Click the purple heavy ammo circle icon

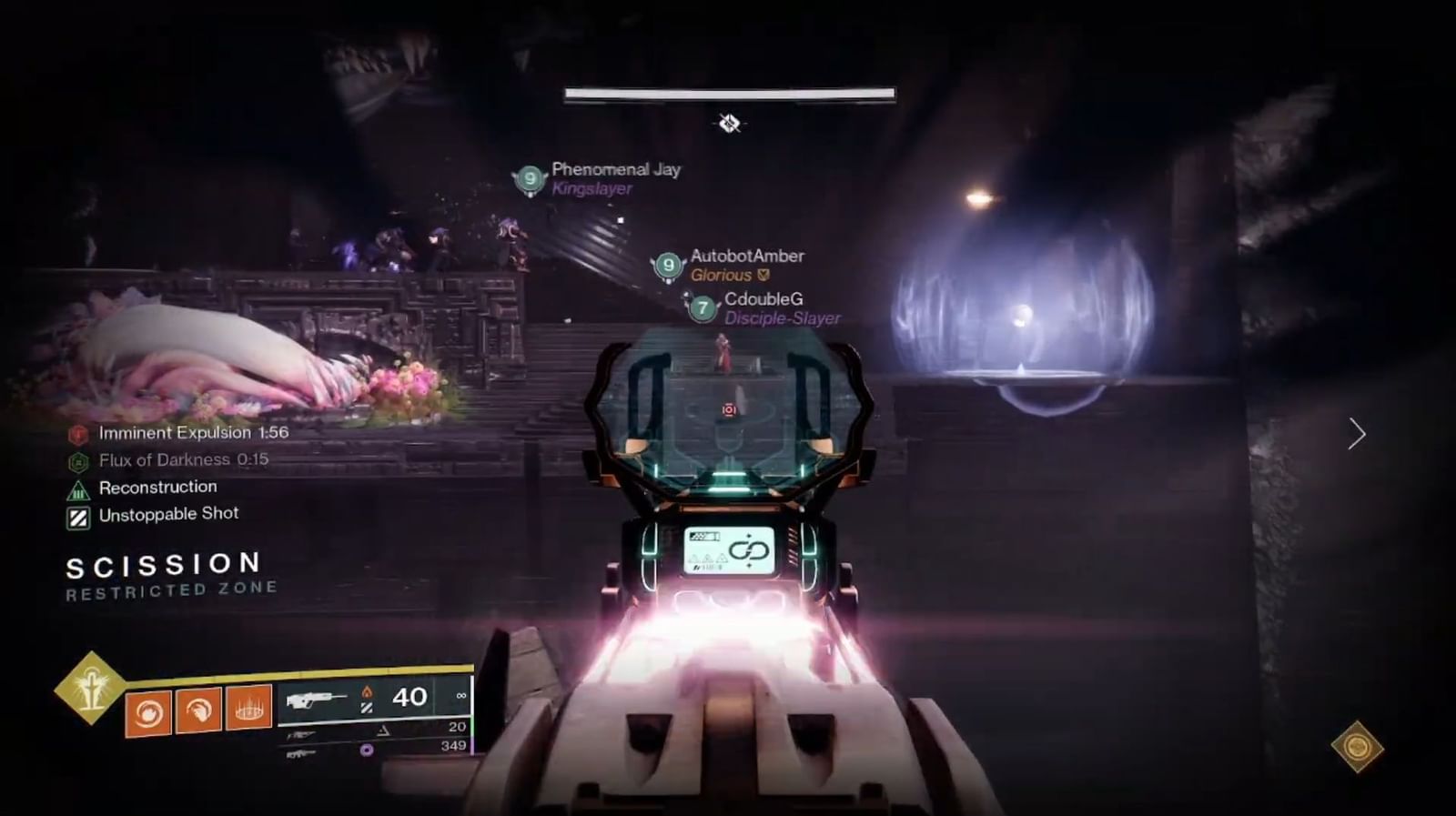click(x=366, y=751)
